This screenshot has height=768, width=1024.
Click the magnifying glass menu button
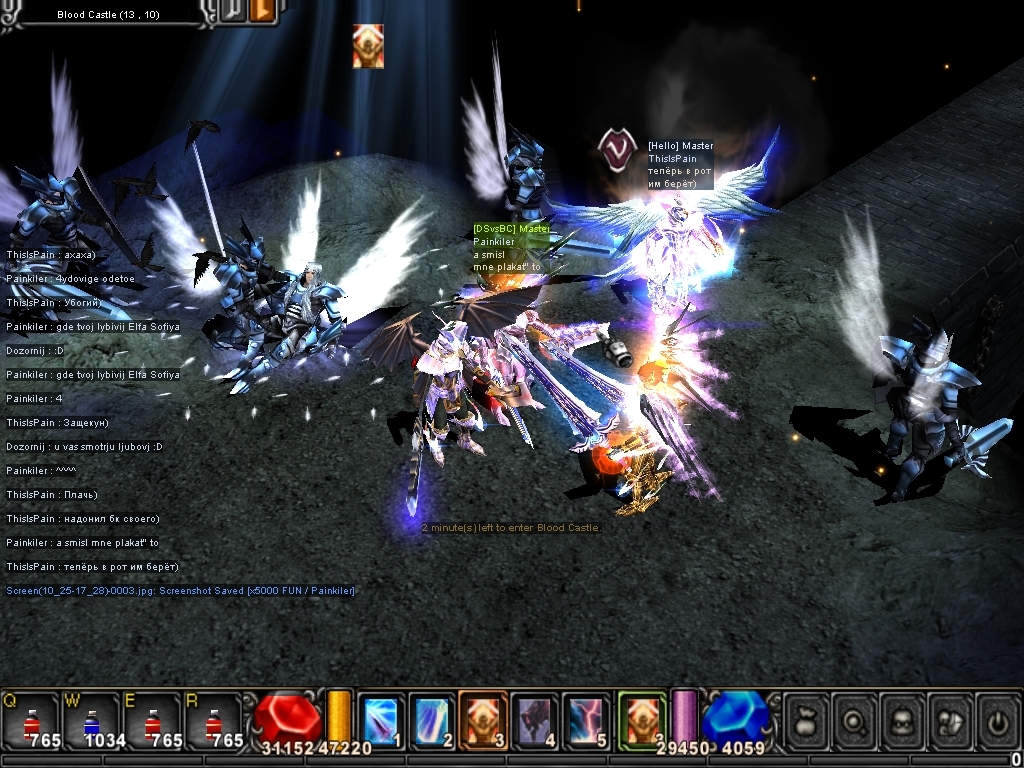856,720
